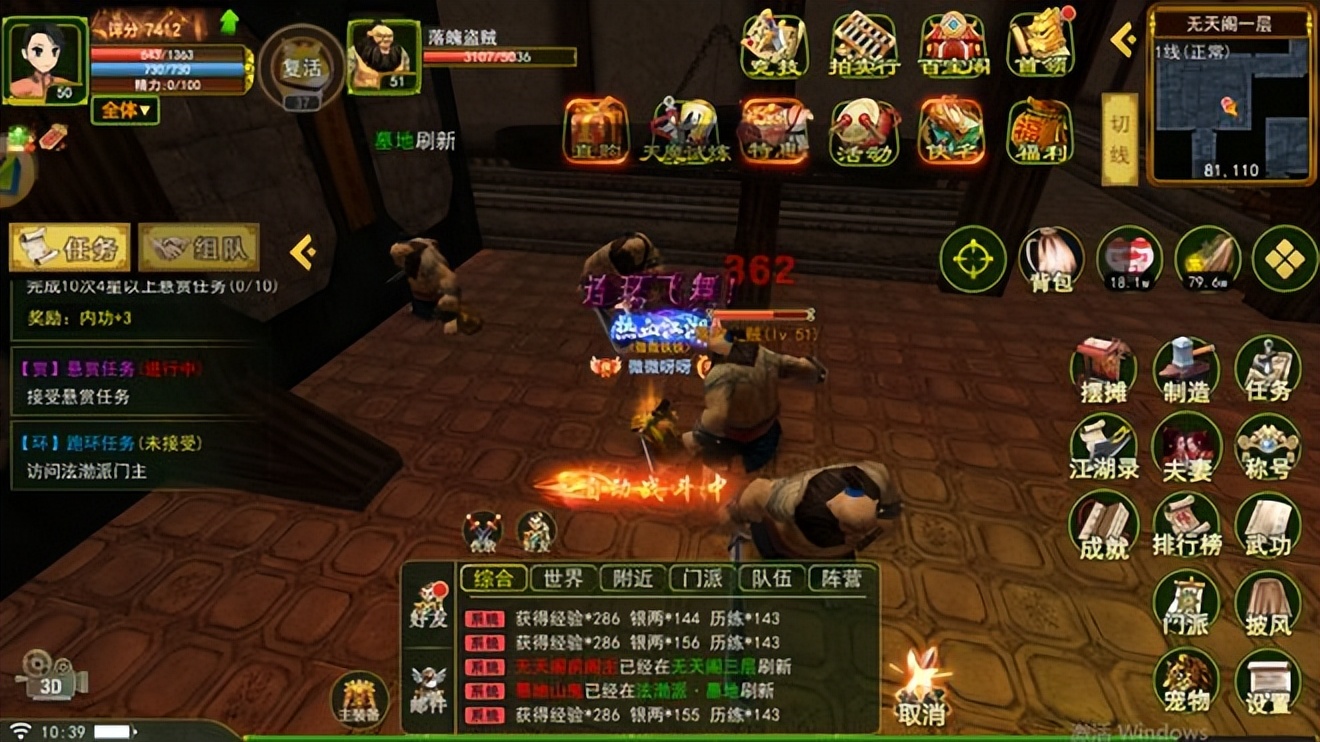Collapse the top icon menu via yellow arrow

1120,42
